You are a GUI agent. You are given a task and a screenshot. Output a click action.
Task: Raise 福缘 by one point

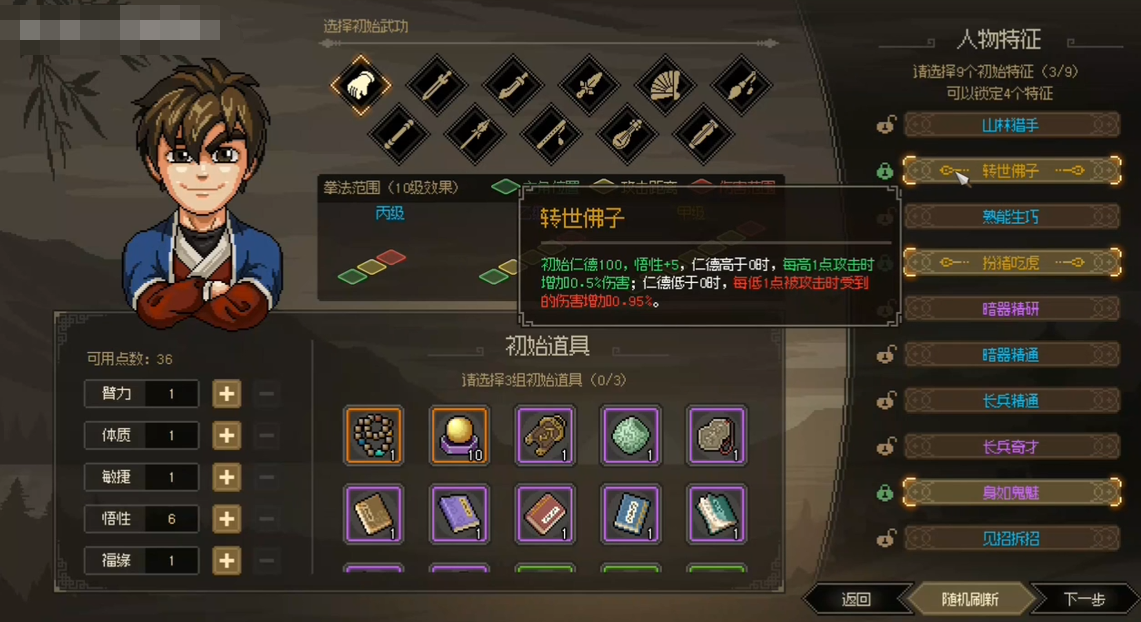point(227,561)
